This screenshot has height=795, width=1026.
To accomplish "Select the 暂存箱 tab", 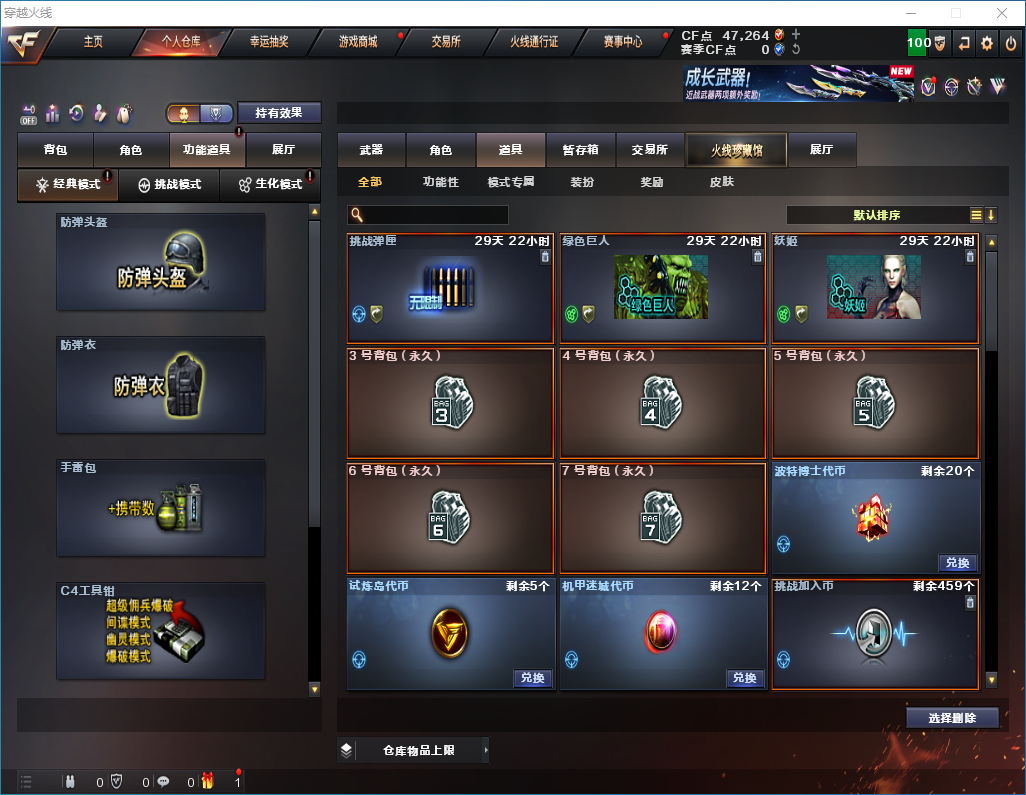I will tap(581, 150).
